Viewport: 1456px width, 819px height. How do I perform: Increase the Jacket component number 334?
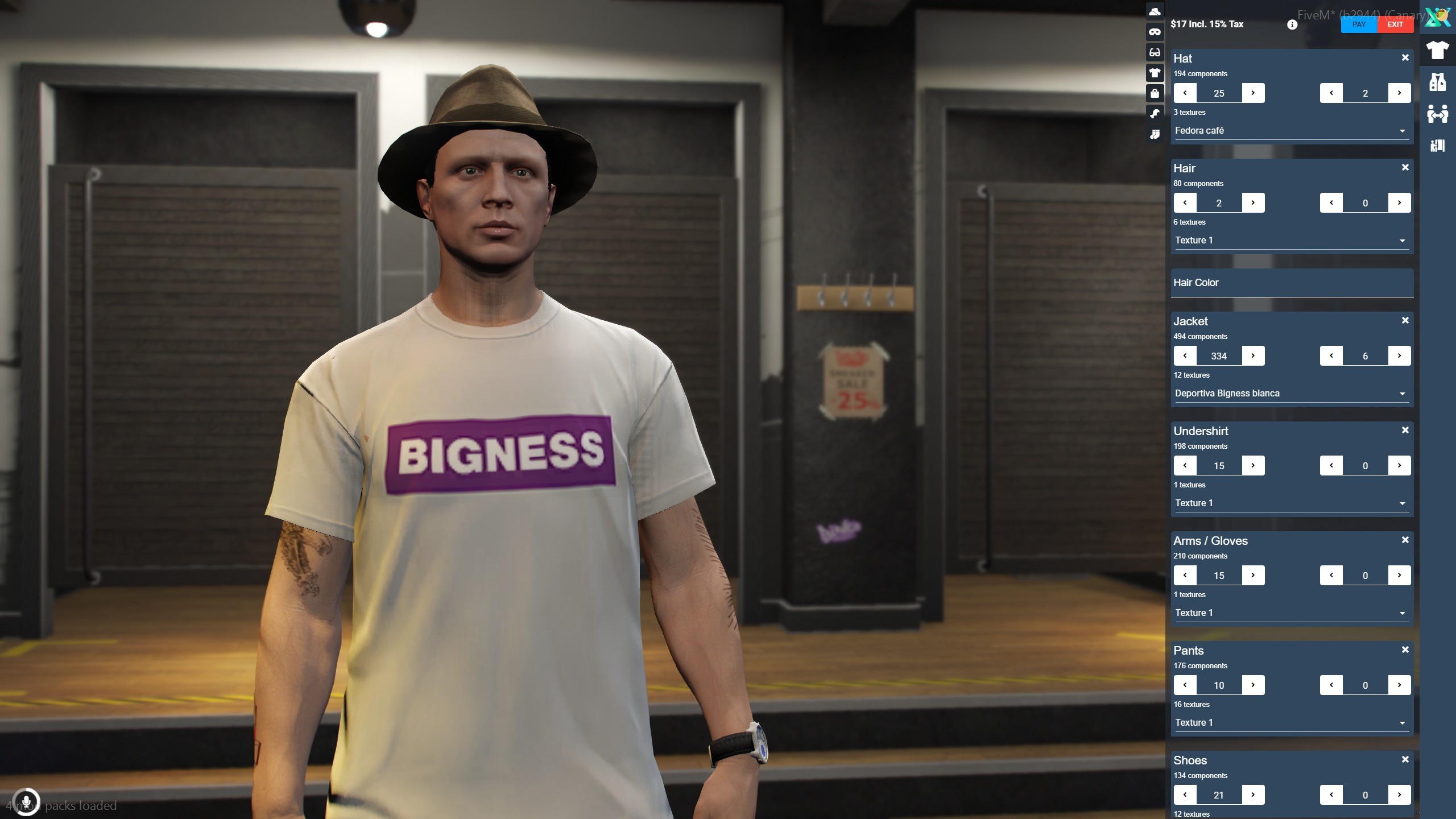pos(1254,355)
